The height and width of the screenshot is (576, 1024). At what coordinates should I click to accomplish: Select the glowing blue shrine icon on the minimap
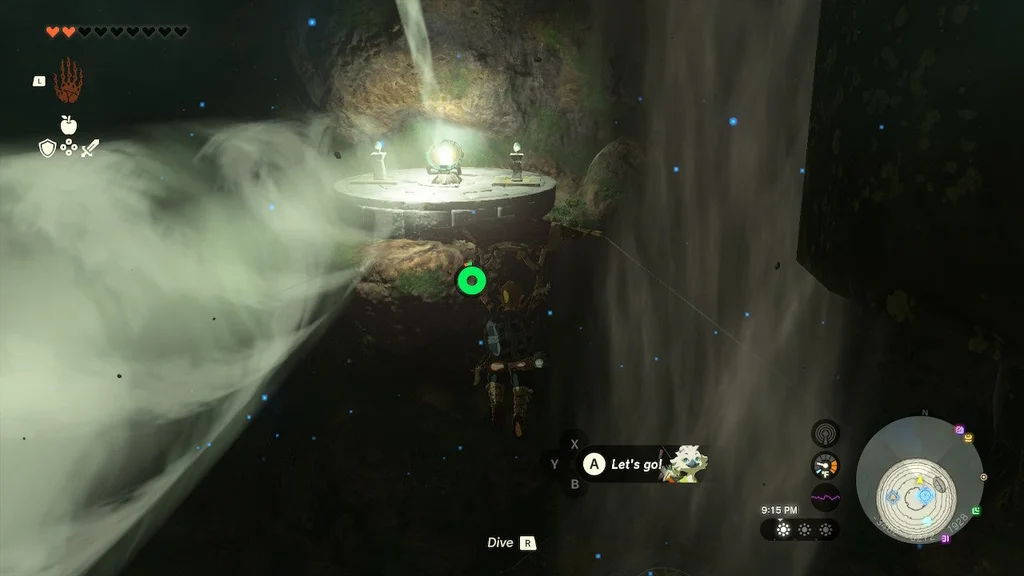click(x=925, y=494)
